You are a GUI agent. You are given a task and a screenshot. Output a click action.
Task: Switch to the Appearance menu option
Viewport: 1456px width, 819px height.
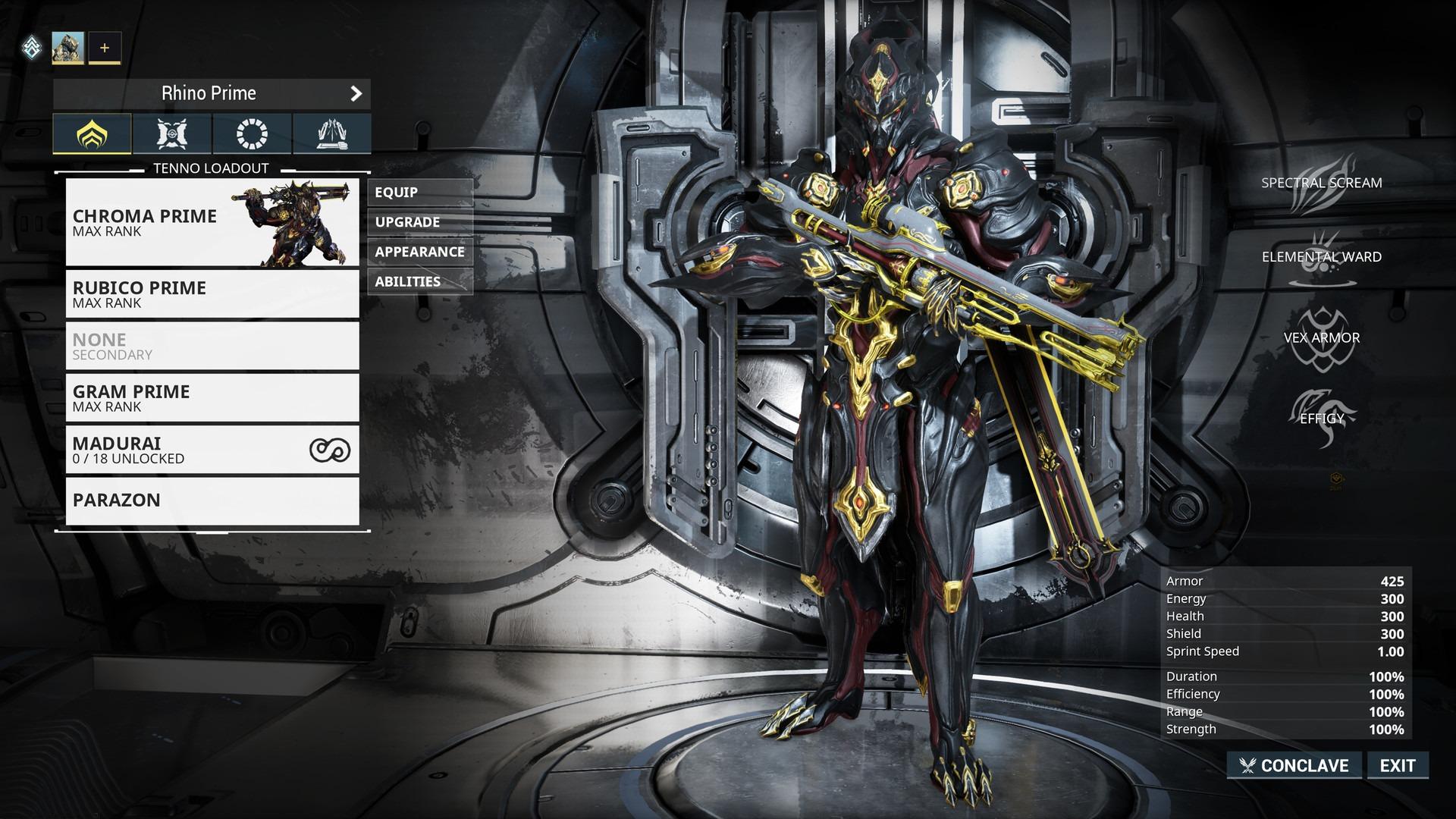pos(419,252)
